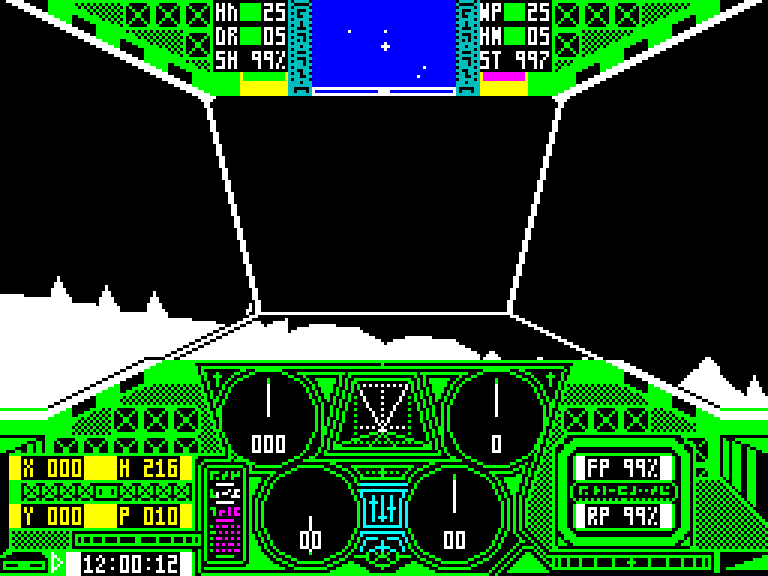Select the triangular targeting scope display
Image resolution: width=768 pixels, height=576 pixels.
(x=383, y=407)
